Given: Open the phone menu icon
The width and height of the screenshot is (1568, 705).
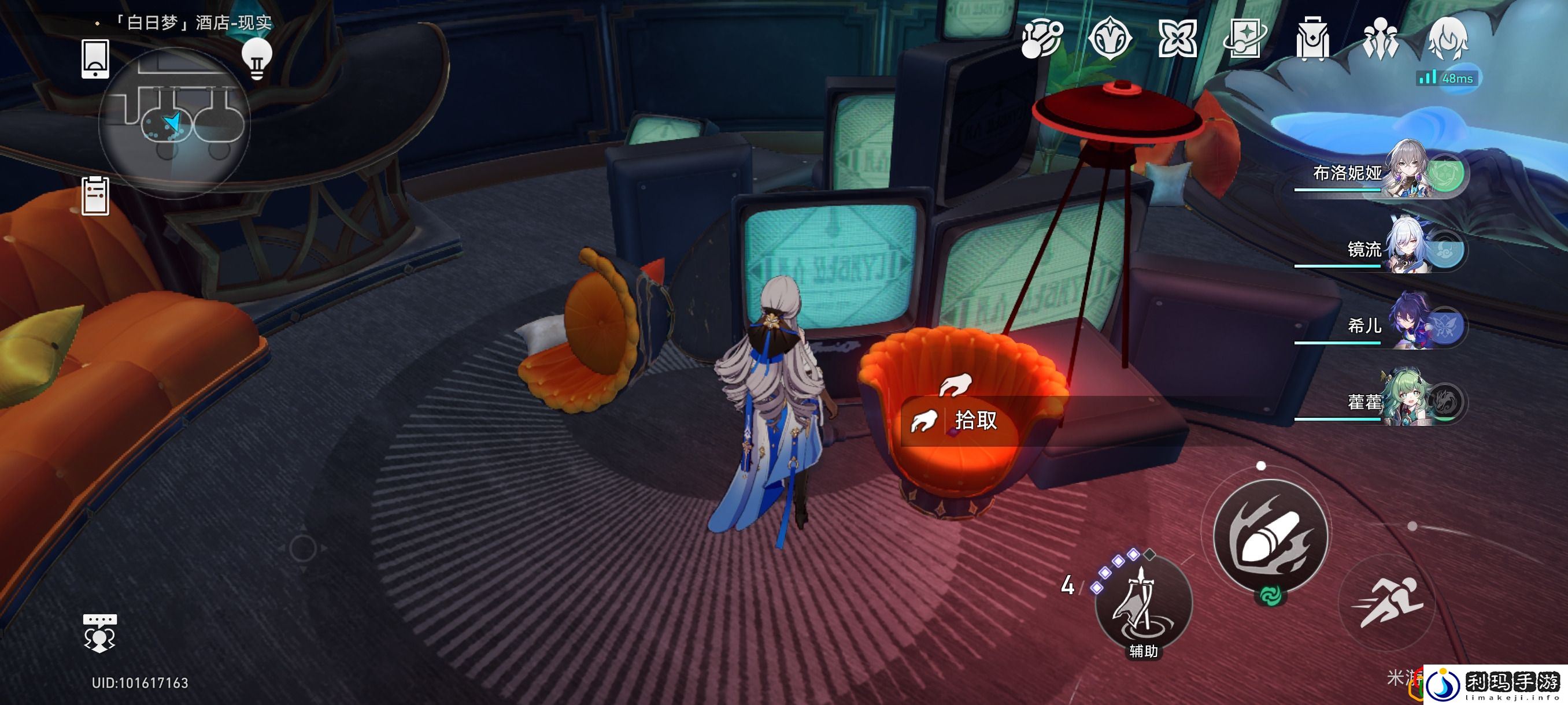Looking at the screenshot, I should coord(95,59).
